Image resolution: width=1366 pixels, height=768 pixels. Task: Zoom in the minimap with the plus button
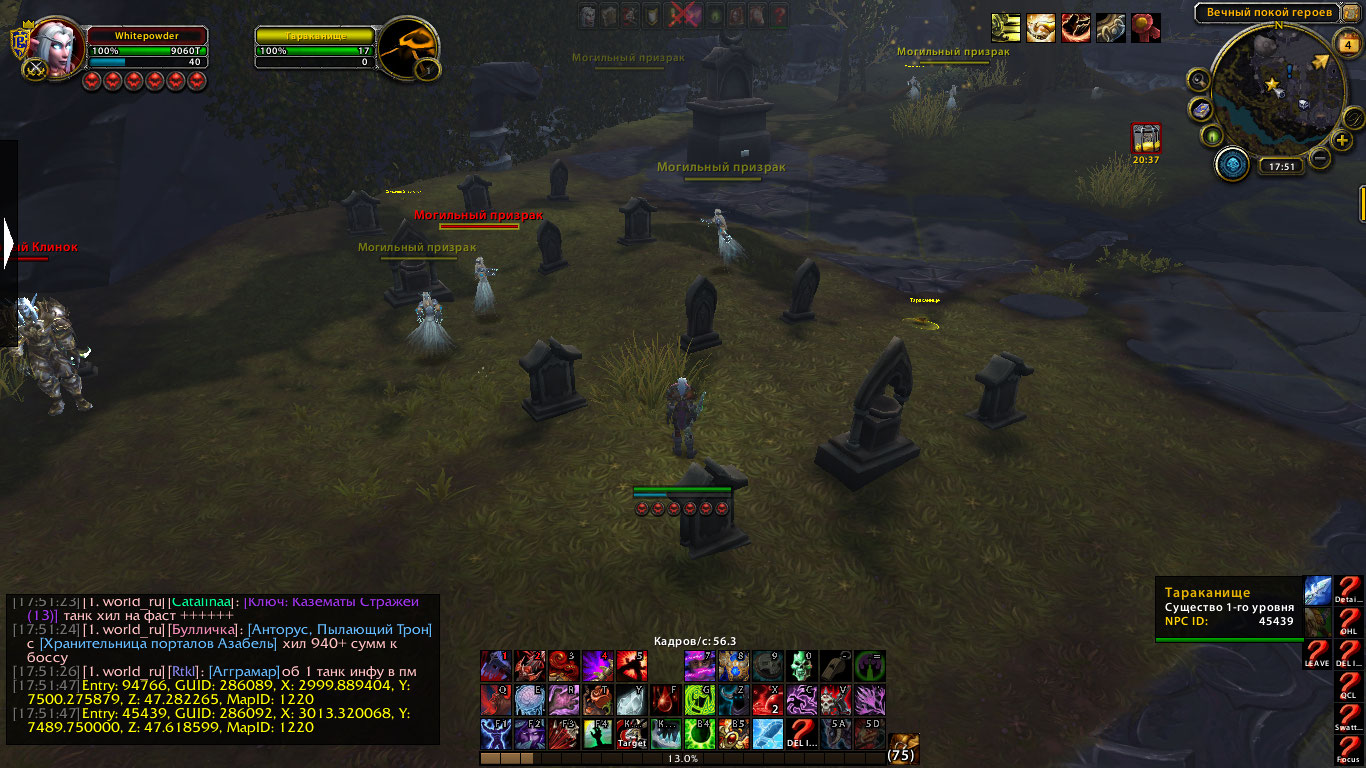pos(1341,140)
